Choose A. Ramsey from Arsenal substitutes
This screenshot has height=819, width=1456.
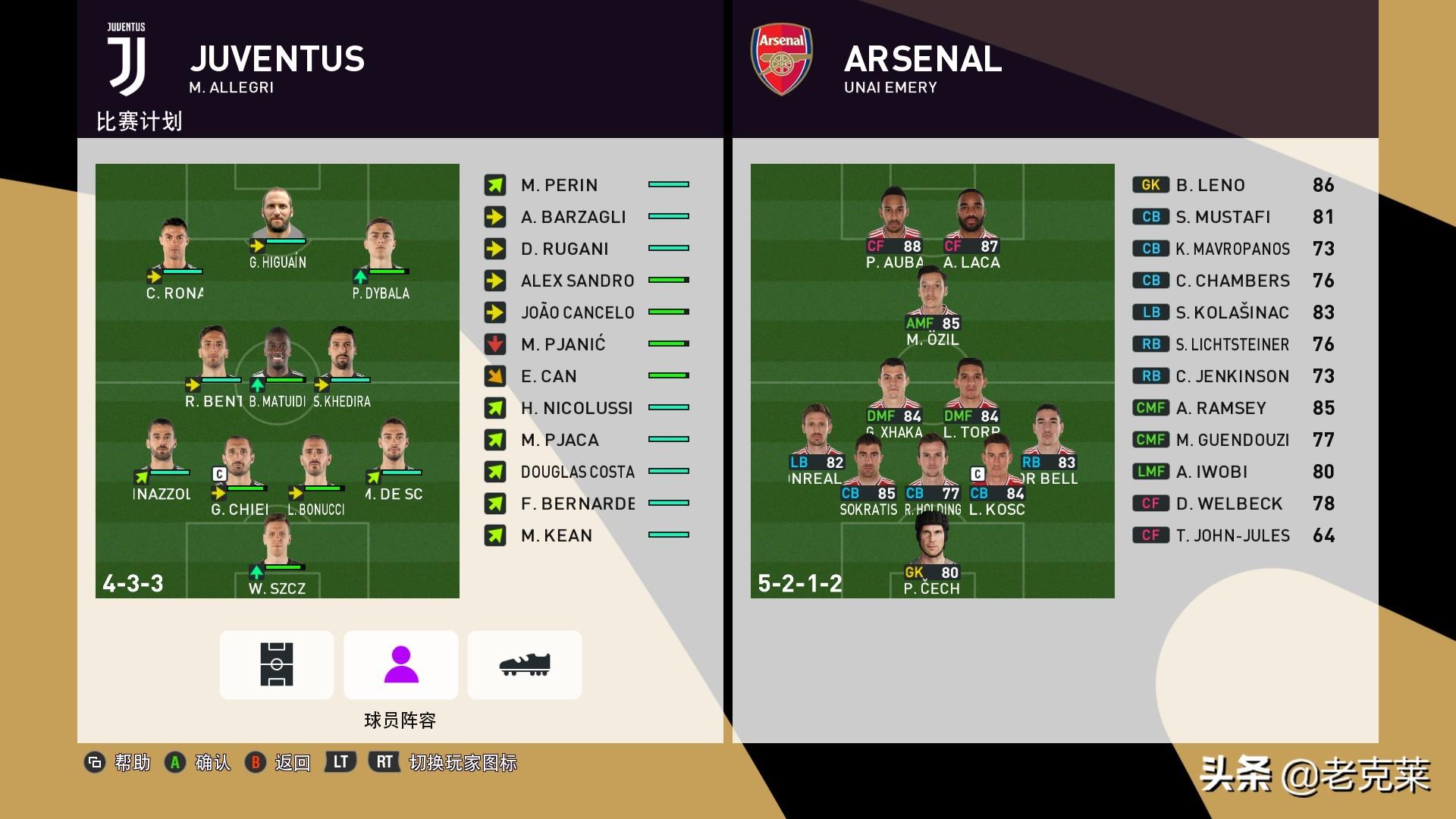pyautogui.click(x=1220, y=408)
